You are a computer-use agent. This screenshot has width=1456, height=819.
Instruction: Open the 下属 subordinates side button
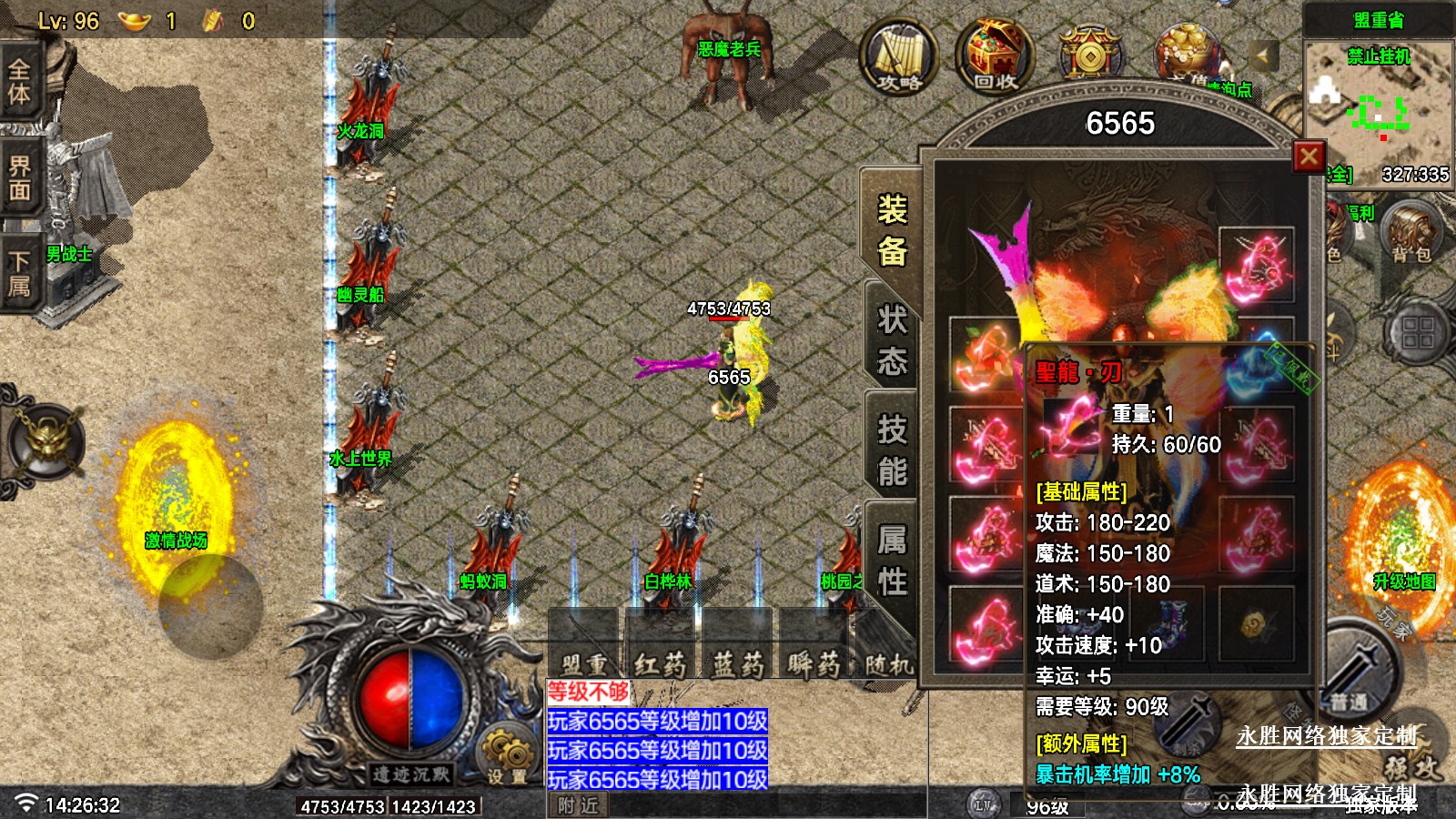coord(19,274)
